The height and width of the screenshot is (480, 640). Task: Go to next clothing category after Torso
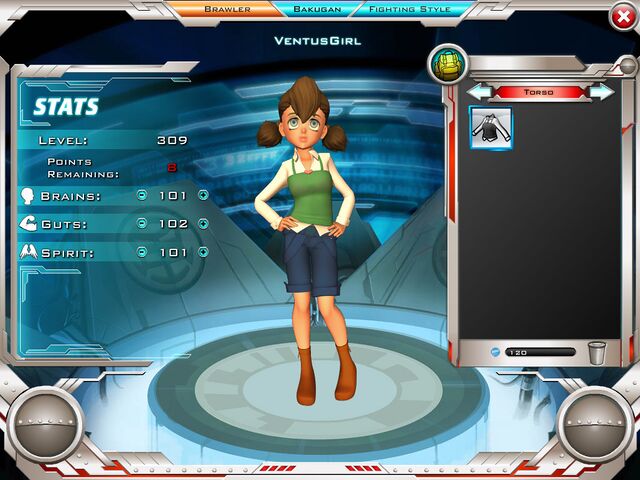(x=602, y=92)
